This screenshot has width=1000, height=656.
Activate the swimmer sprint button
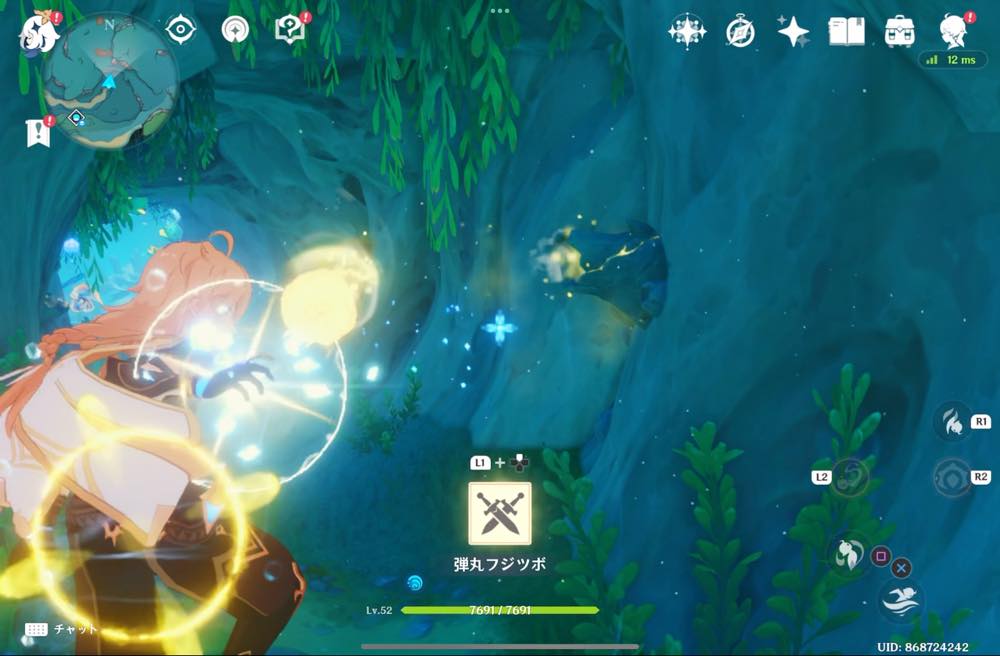[900, 601]
